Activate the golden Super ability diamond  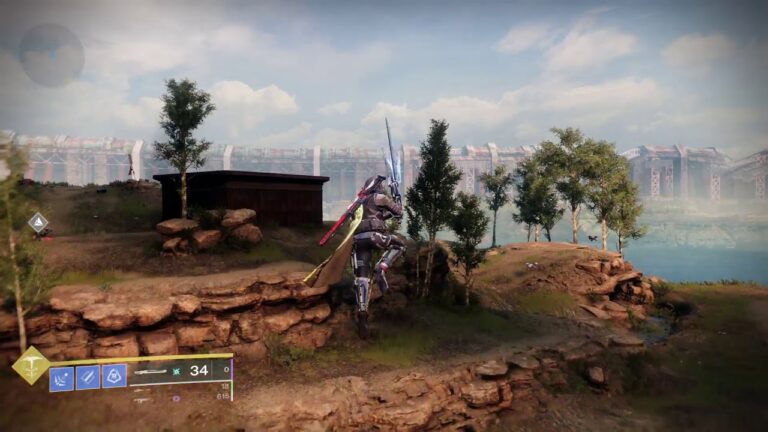[x=31, y=366]
